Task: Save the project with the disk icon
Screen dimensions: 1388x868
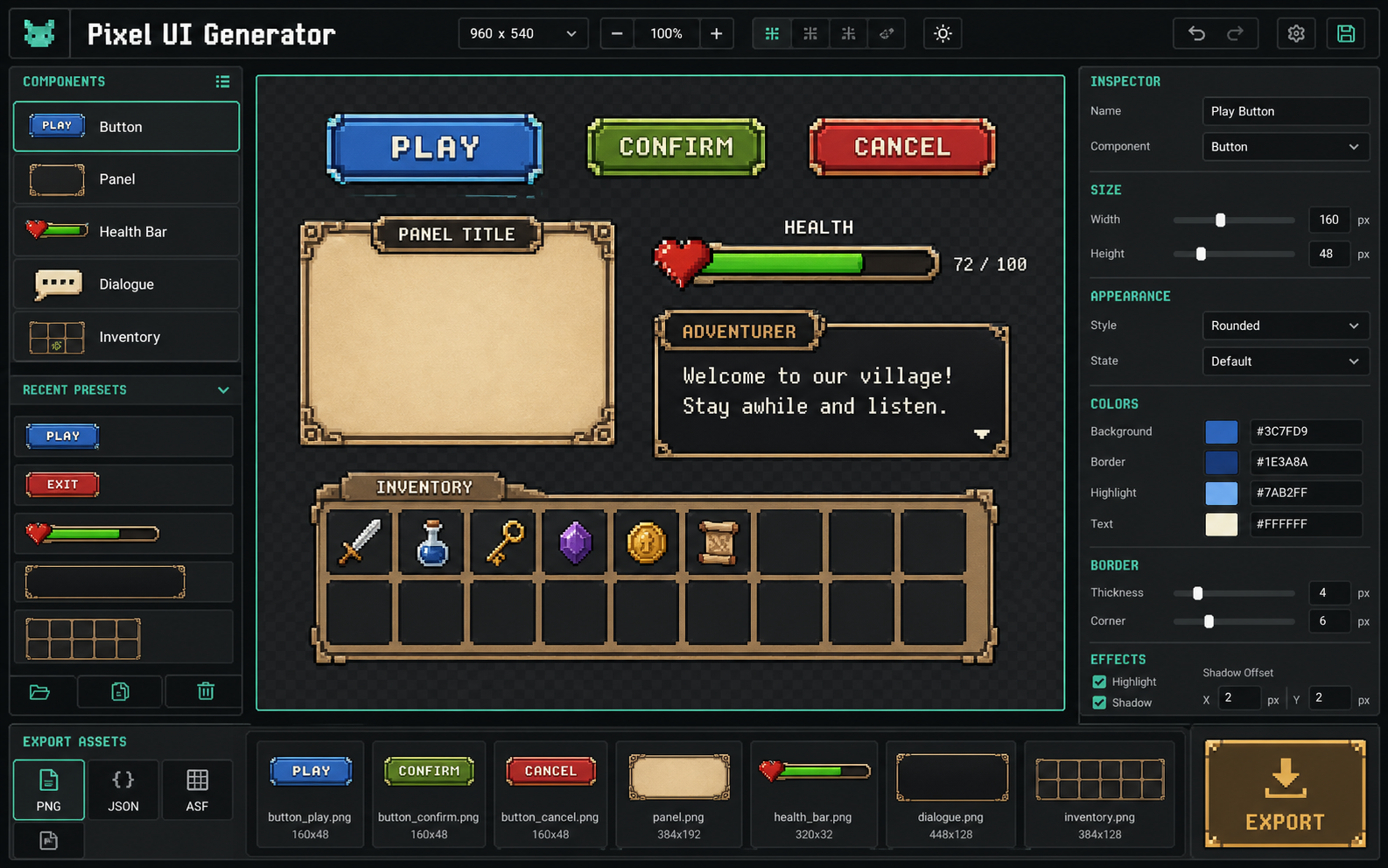Action: [x=1346, y=33]
